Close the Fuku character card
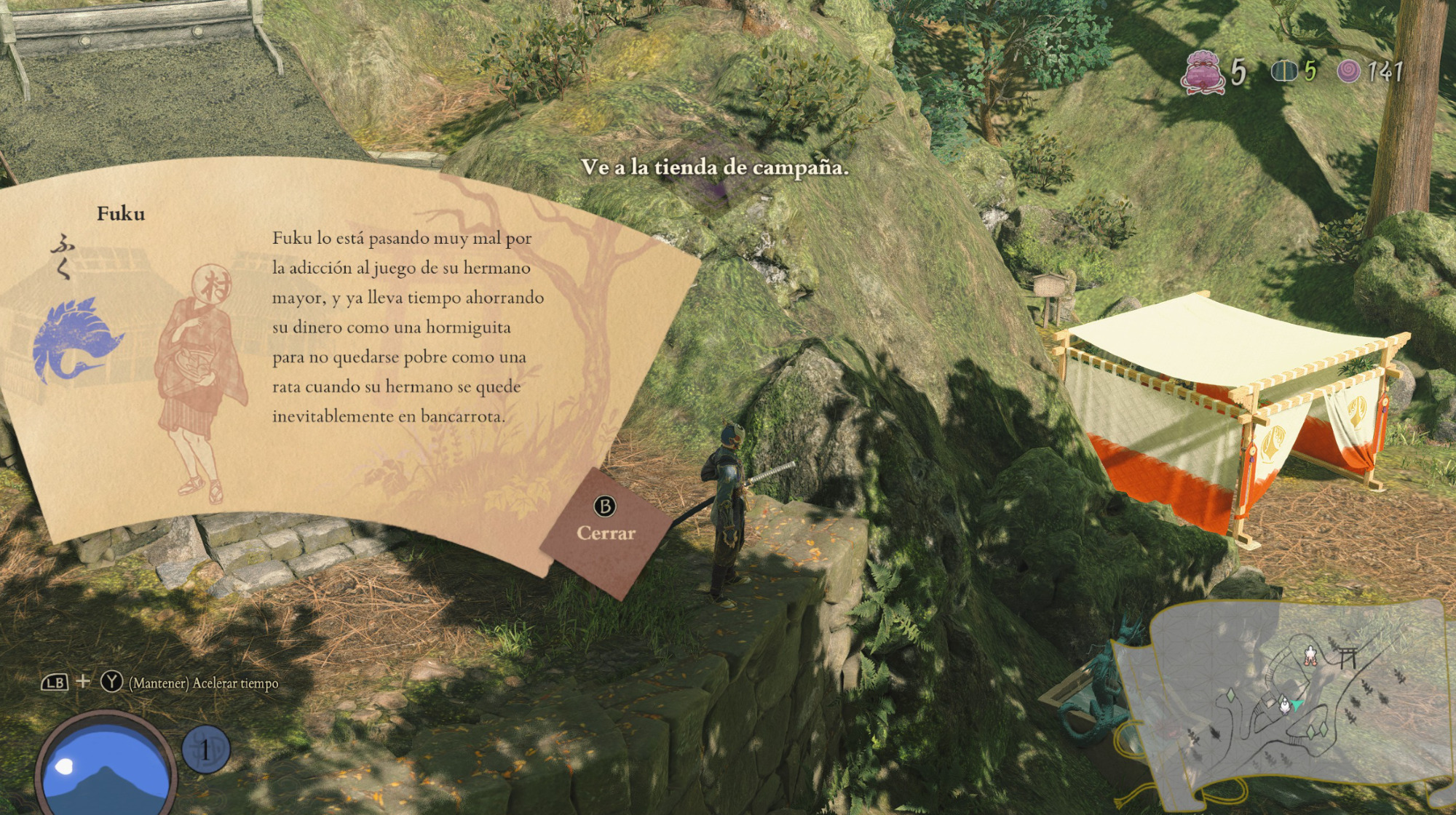The width and height of the screenshot is (1456, 815). [605, 521]
